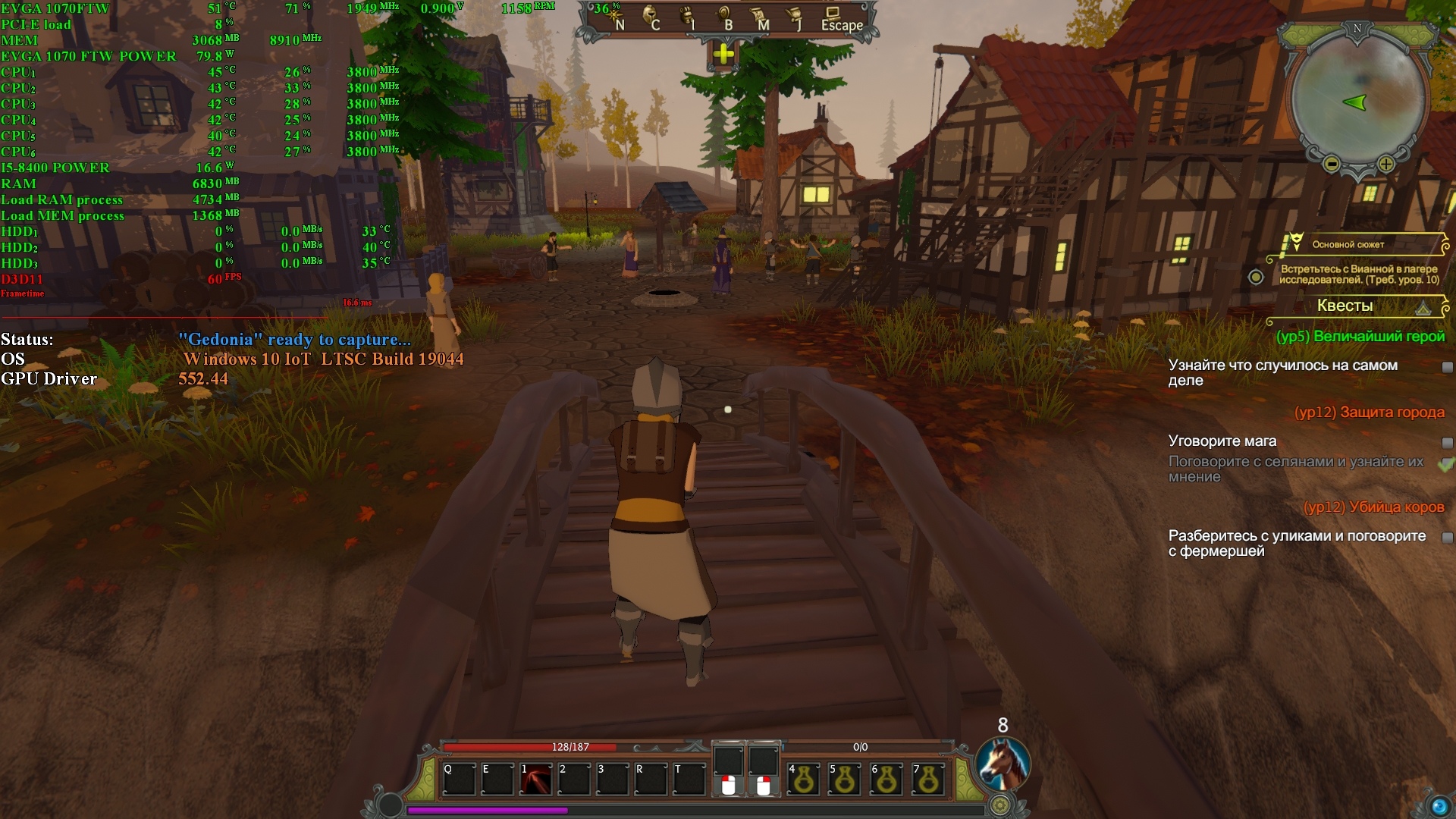Zoom in the minimap
The image size is (1456, 819).
click(1386, 164)
